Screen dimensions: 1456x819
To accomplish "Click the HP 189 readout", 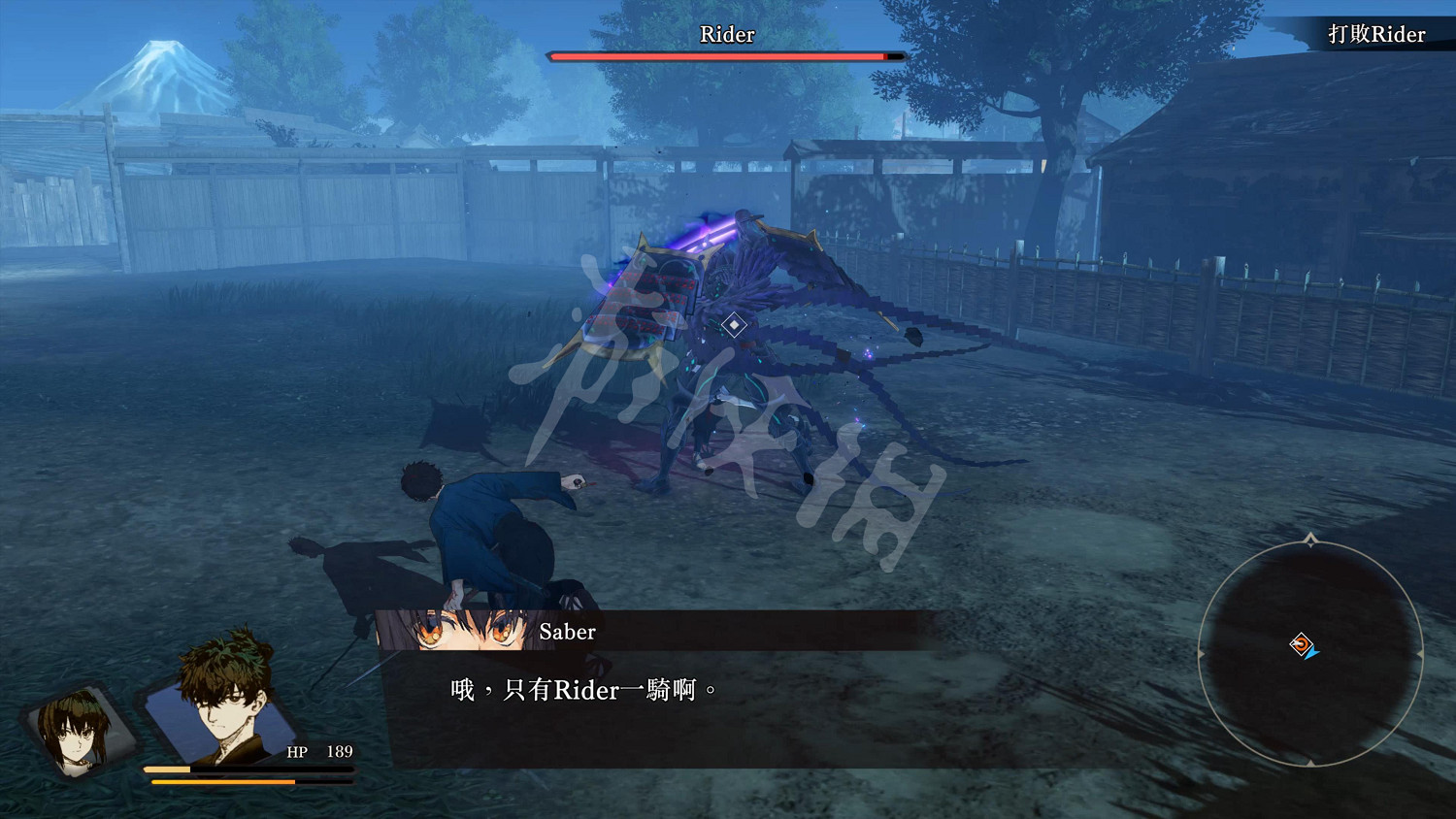I will 318,752.
